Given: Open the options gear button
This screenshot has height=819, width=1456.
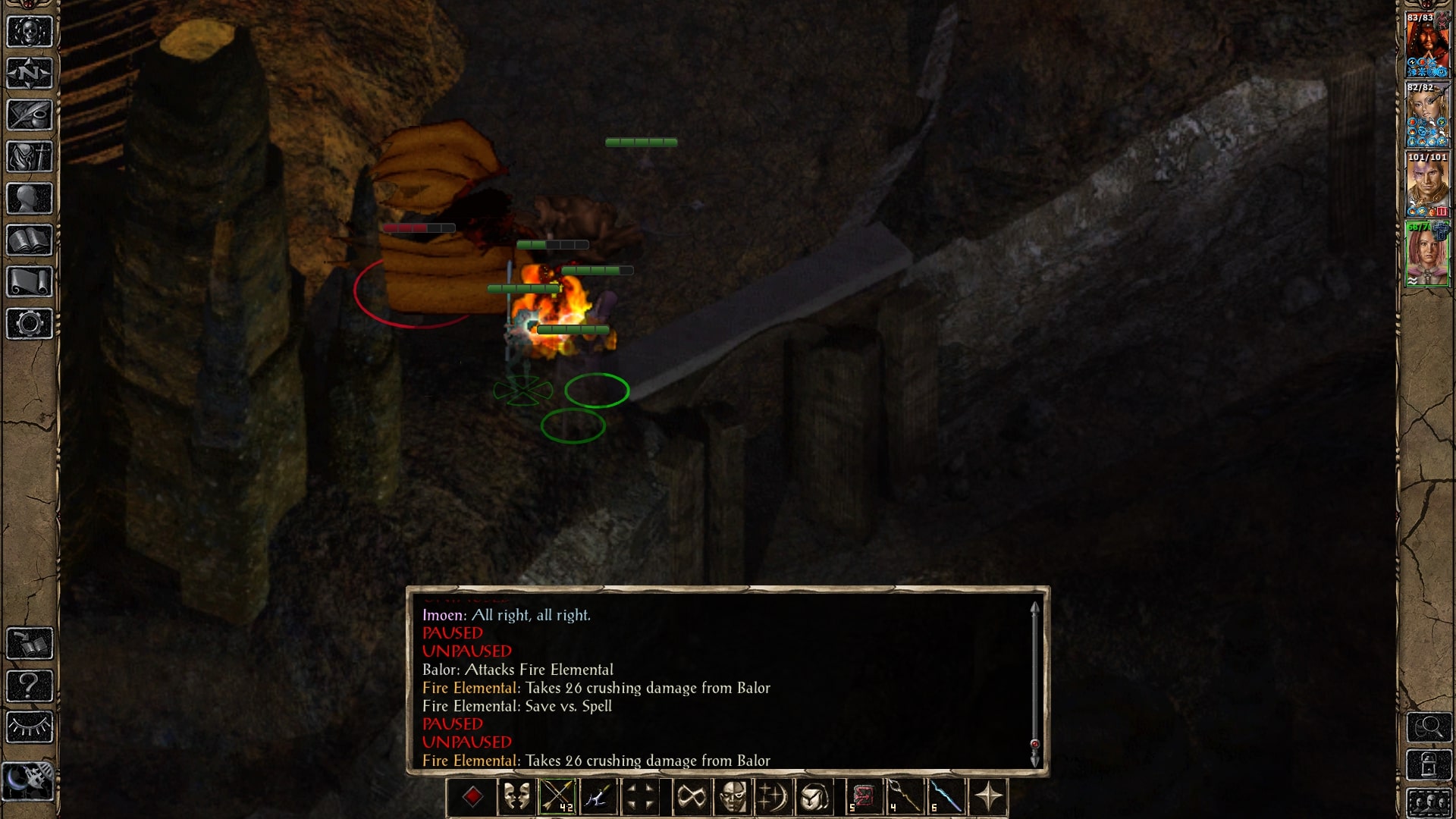Looking at the screenshot, I should coord(30,324).
